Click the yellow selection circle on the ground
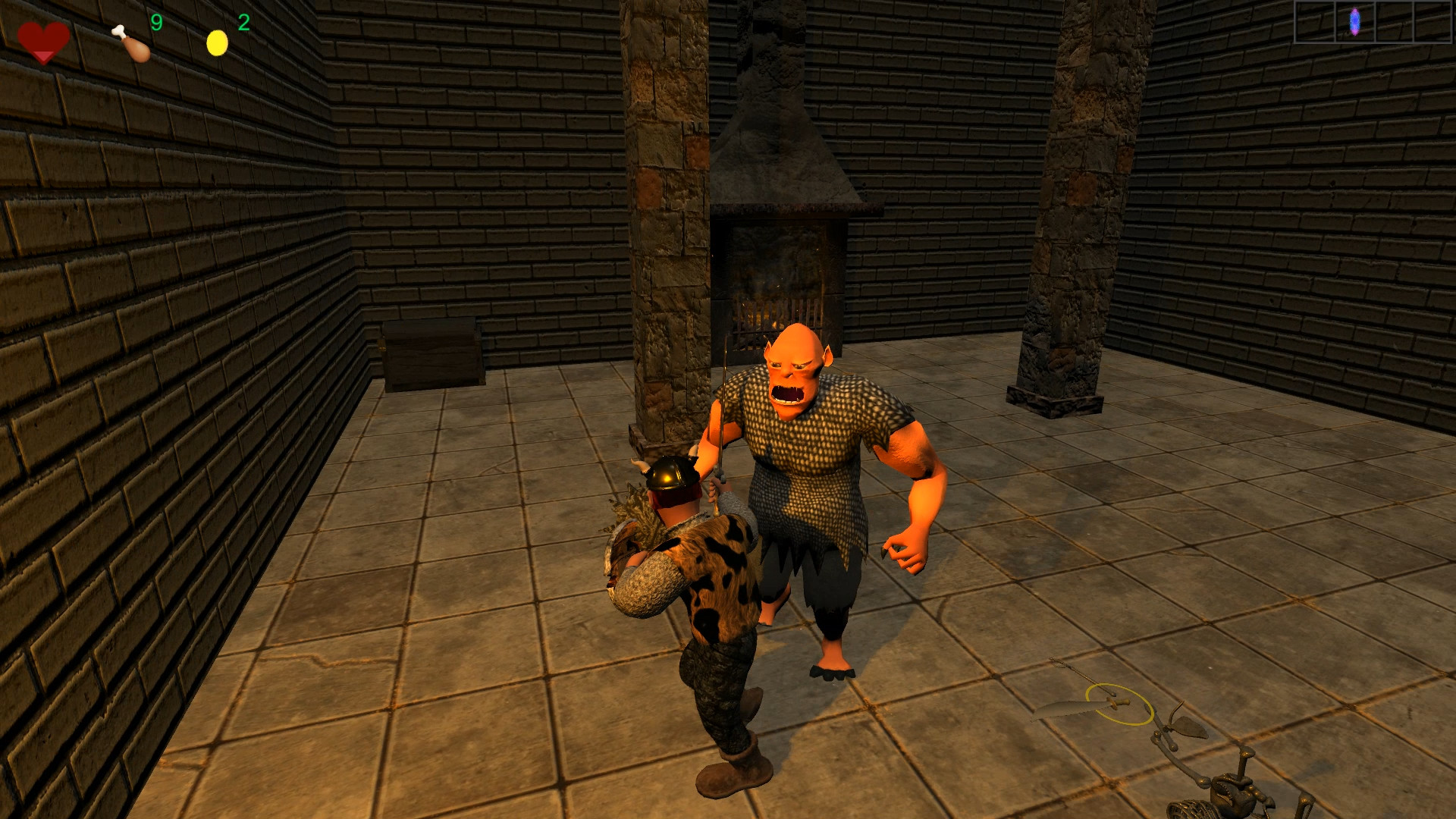This screenshot has width=1456, height=819. tap(1119, 705)
